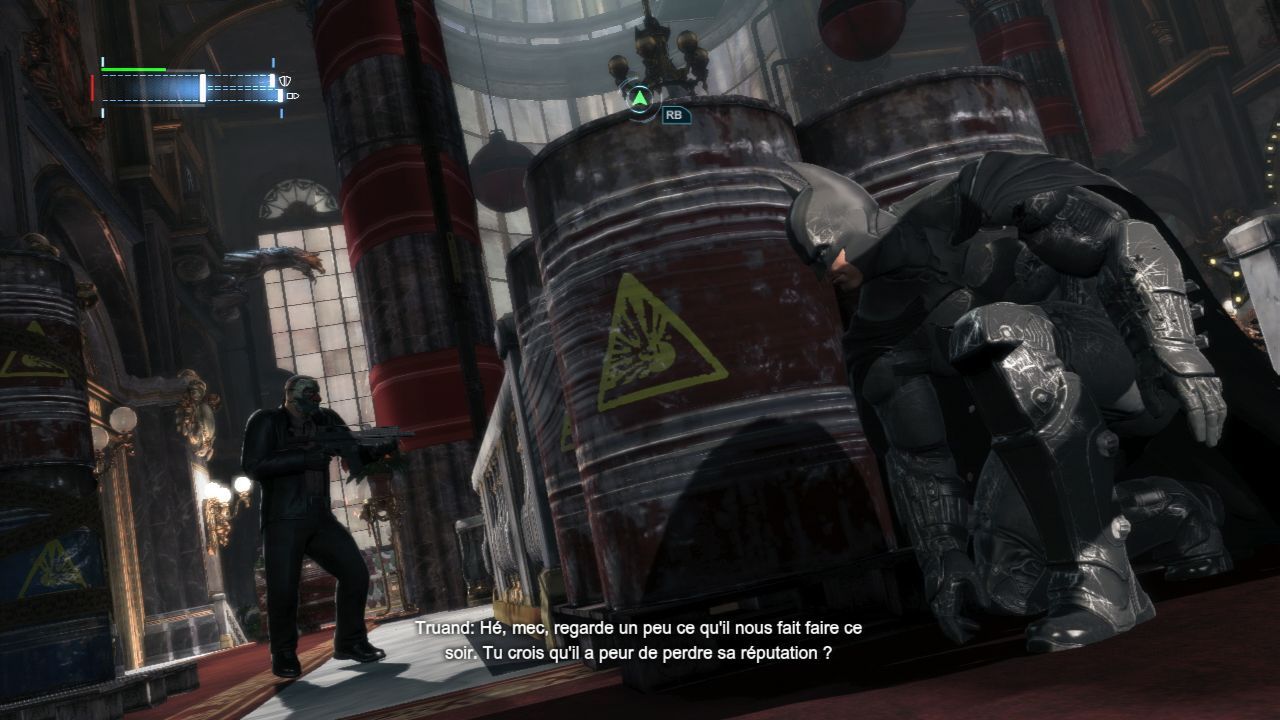Click the bullet icon beside the bar
Screen dimensions: 1280x720
(x=291, y=97)
